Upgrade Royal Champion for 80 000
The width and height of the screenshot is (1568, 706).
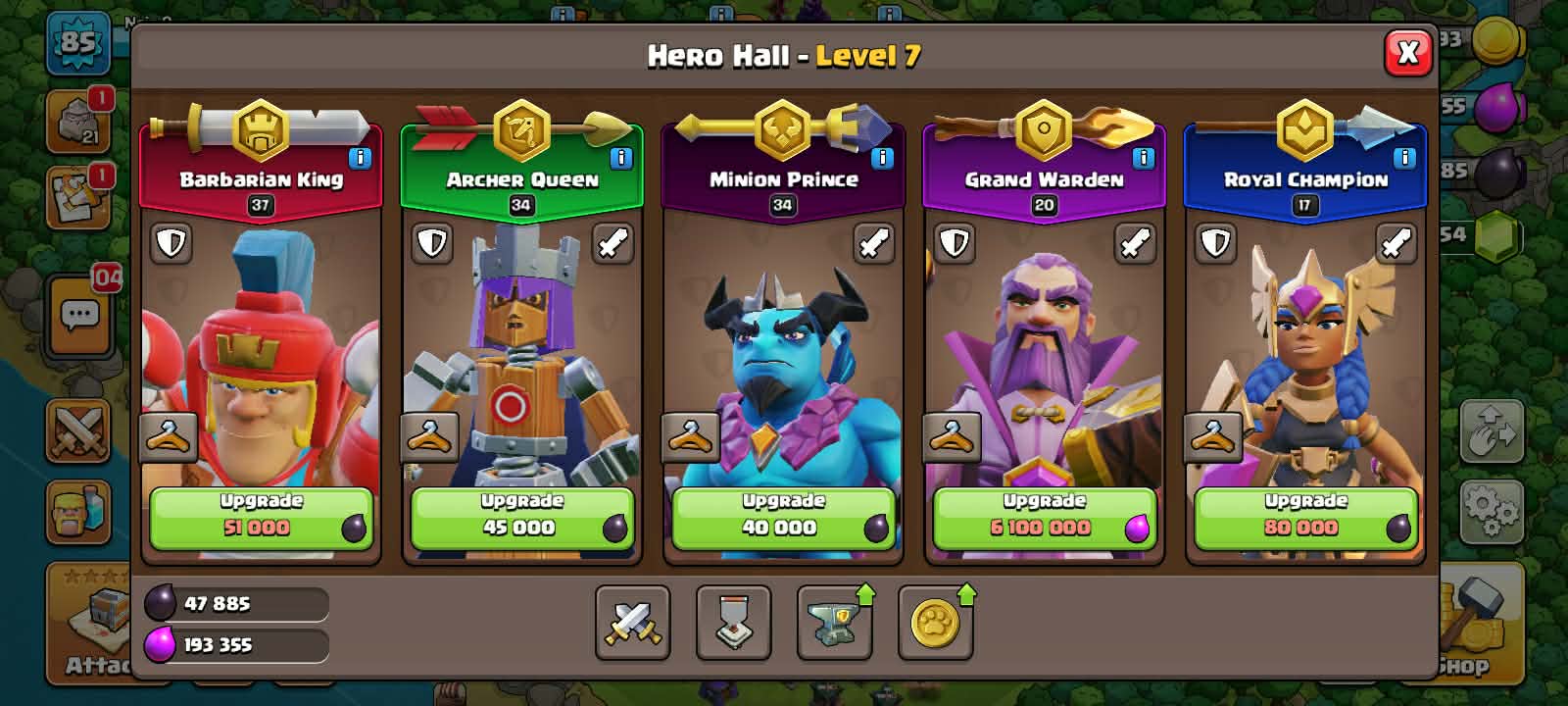[x=1304, y=518]
